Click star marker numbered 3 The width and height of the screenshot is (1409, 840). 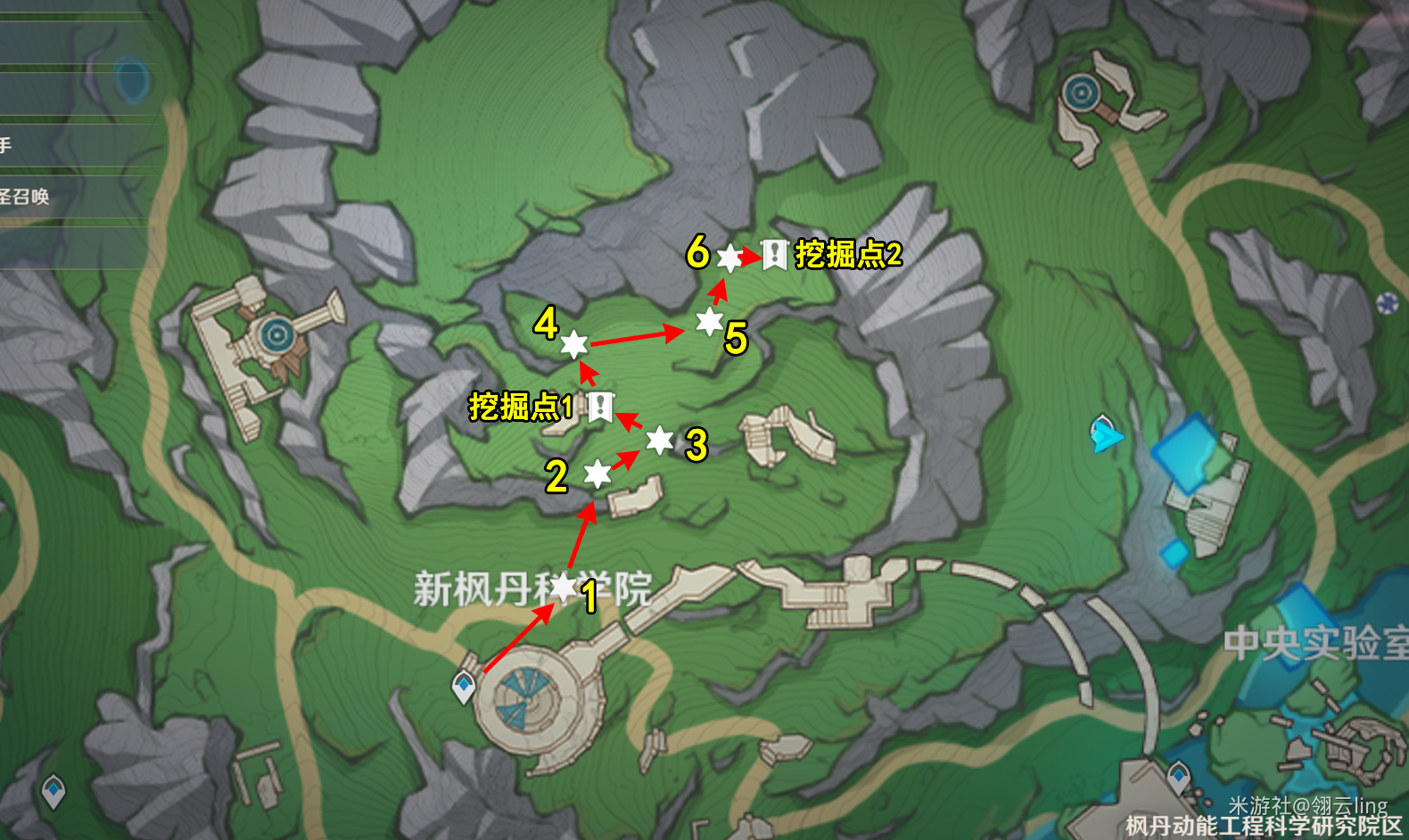tap(658, 442)
